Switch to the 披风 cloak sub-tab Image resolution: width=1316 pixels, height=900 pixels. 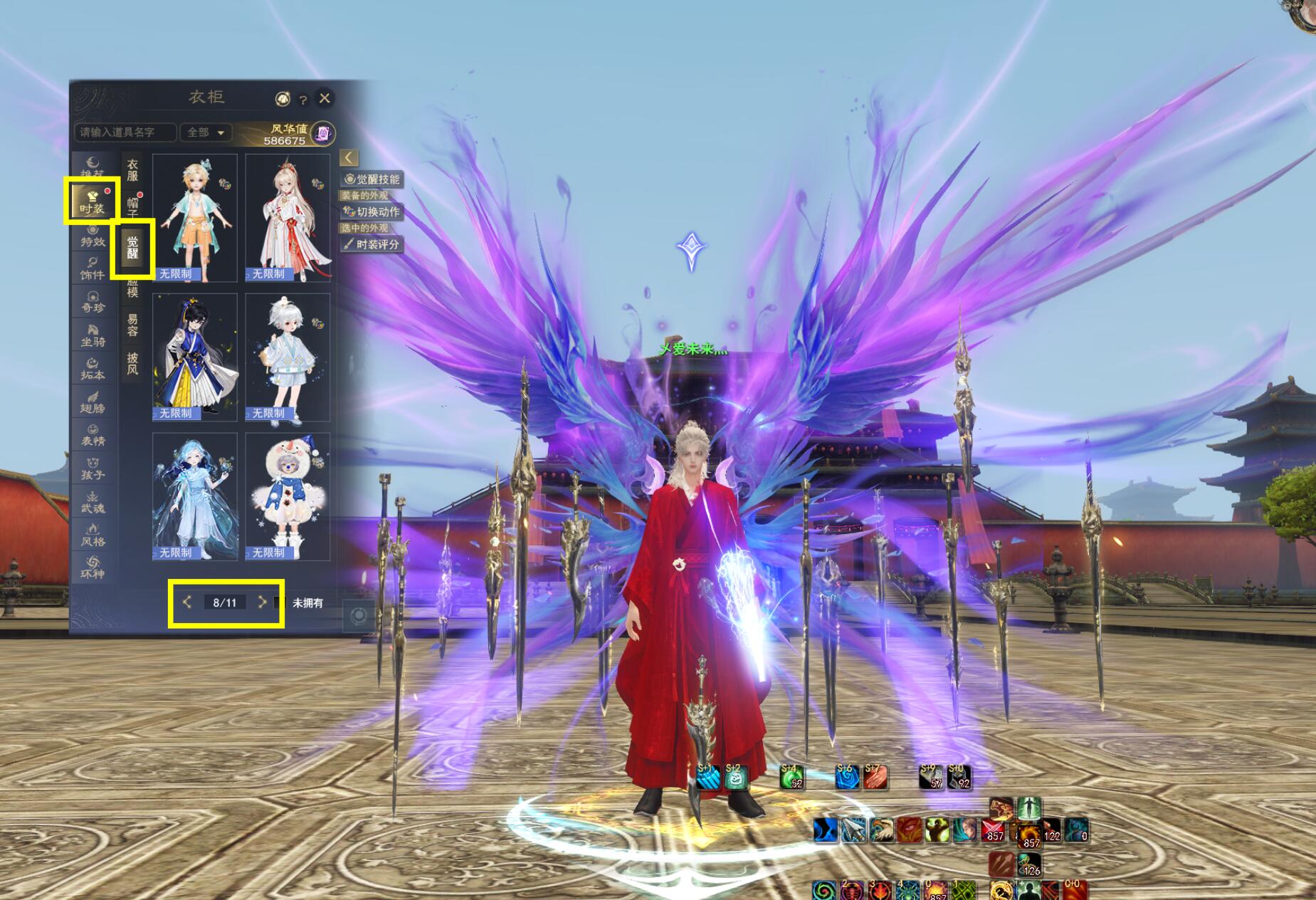pos(132,363)
